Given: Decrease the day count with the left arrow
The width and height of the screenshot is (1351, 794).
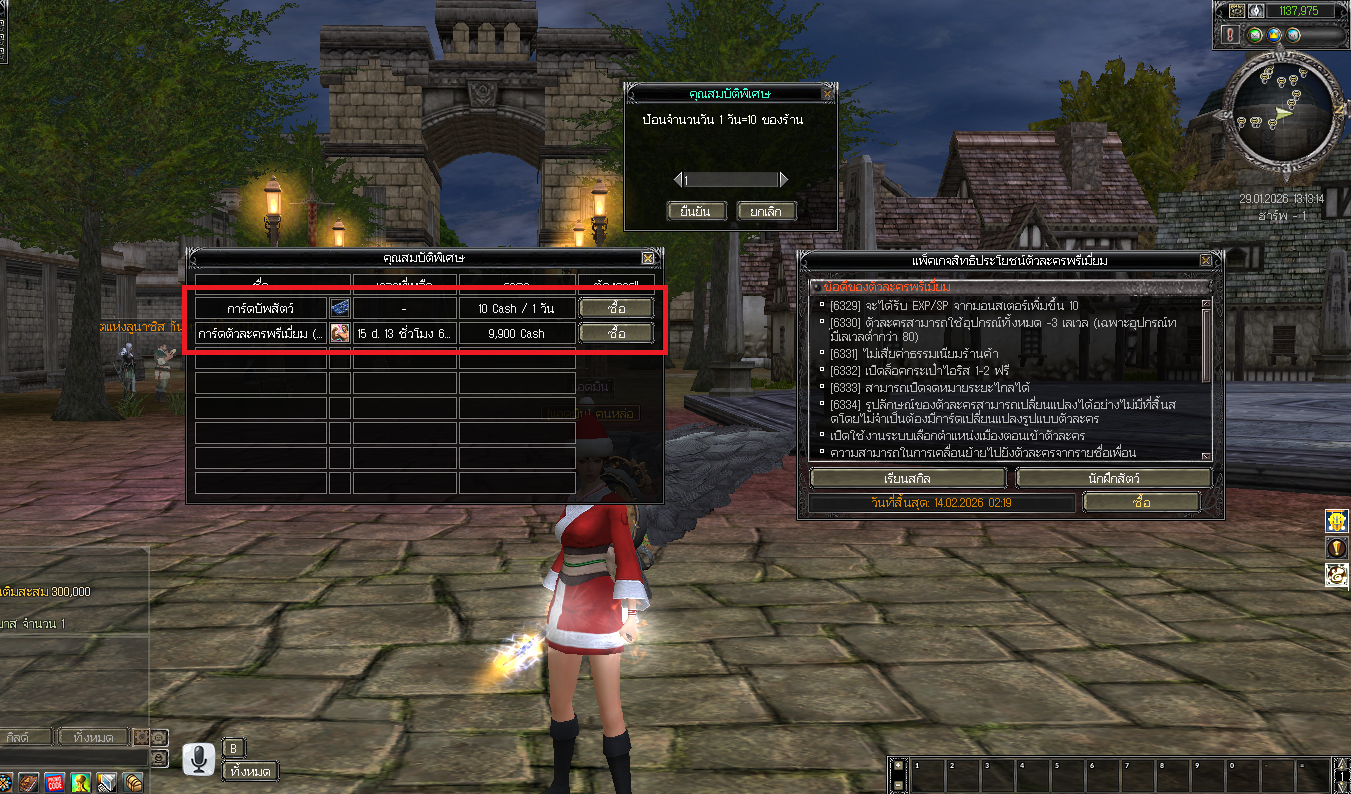Looking at the screenshot, I should point(677,180).
